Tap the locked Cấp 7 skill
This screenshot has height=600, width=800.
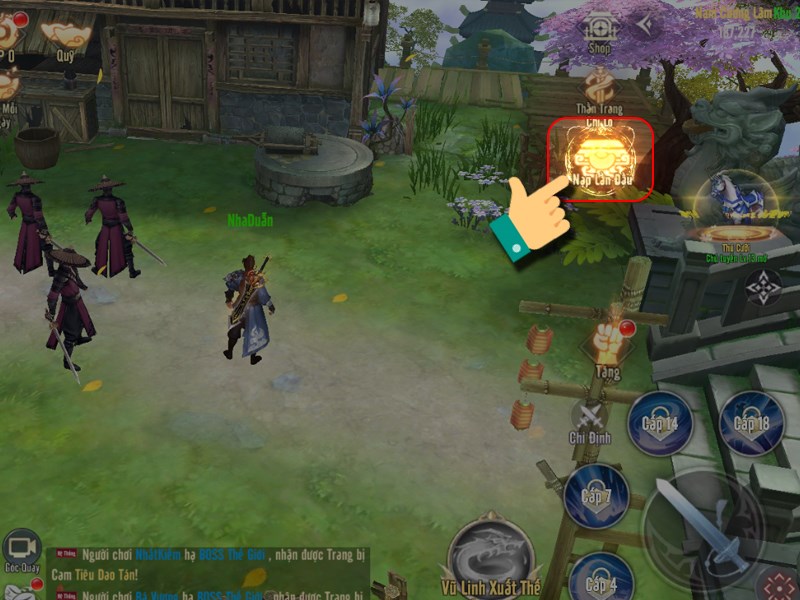tap(596, 496)
